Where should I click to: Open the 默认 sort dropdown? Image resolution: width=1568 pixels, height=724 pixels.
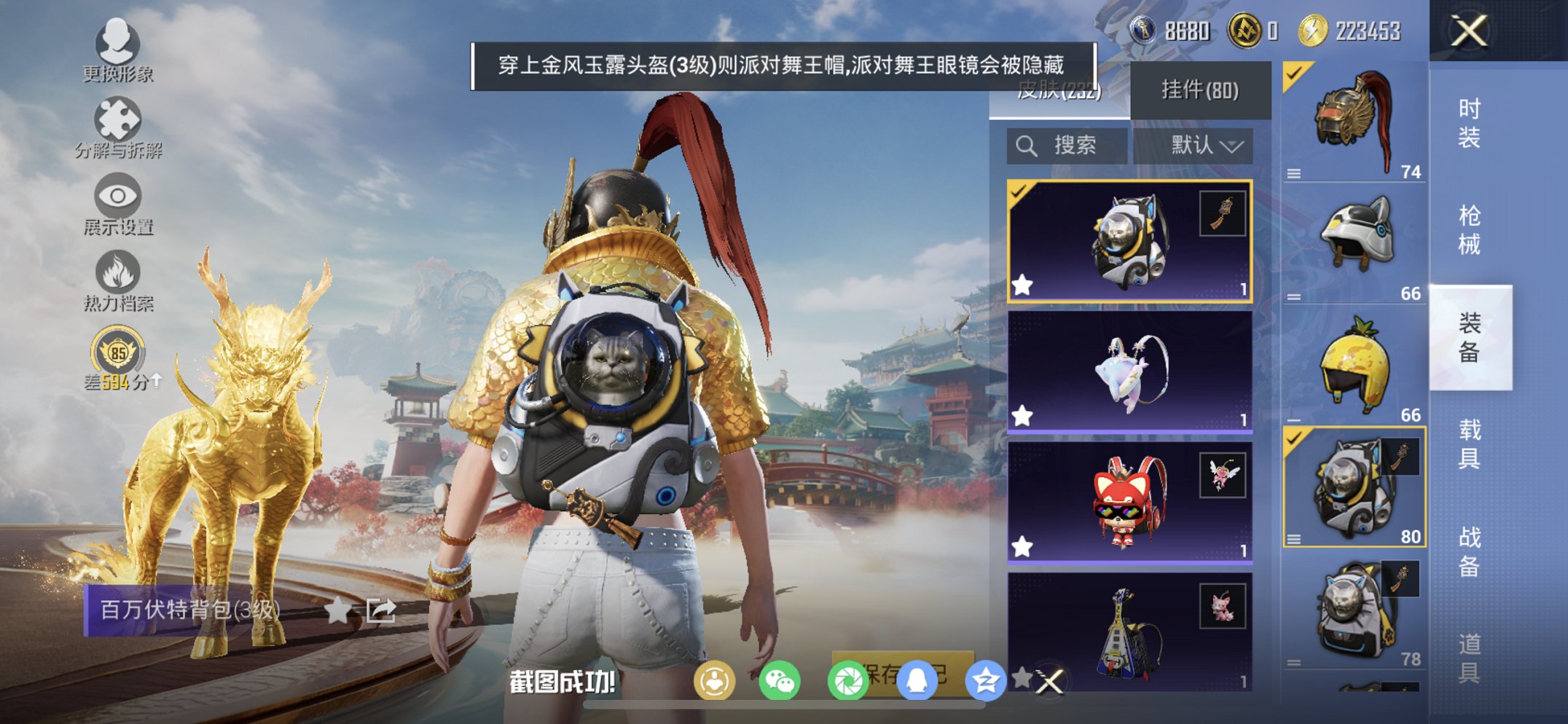tap(1200, 145)
